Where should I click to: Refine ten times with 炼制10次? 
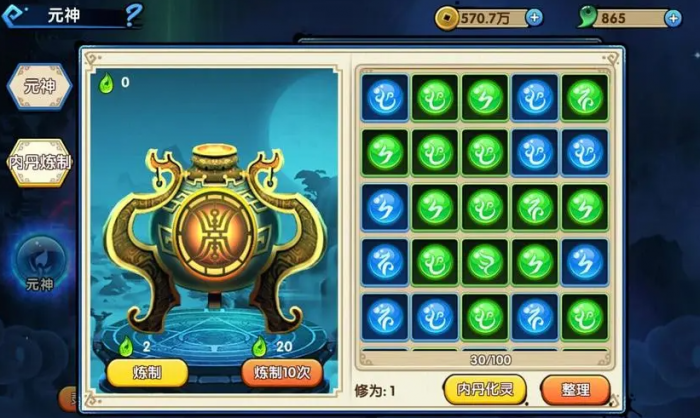coord(282,373)
